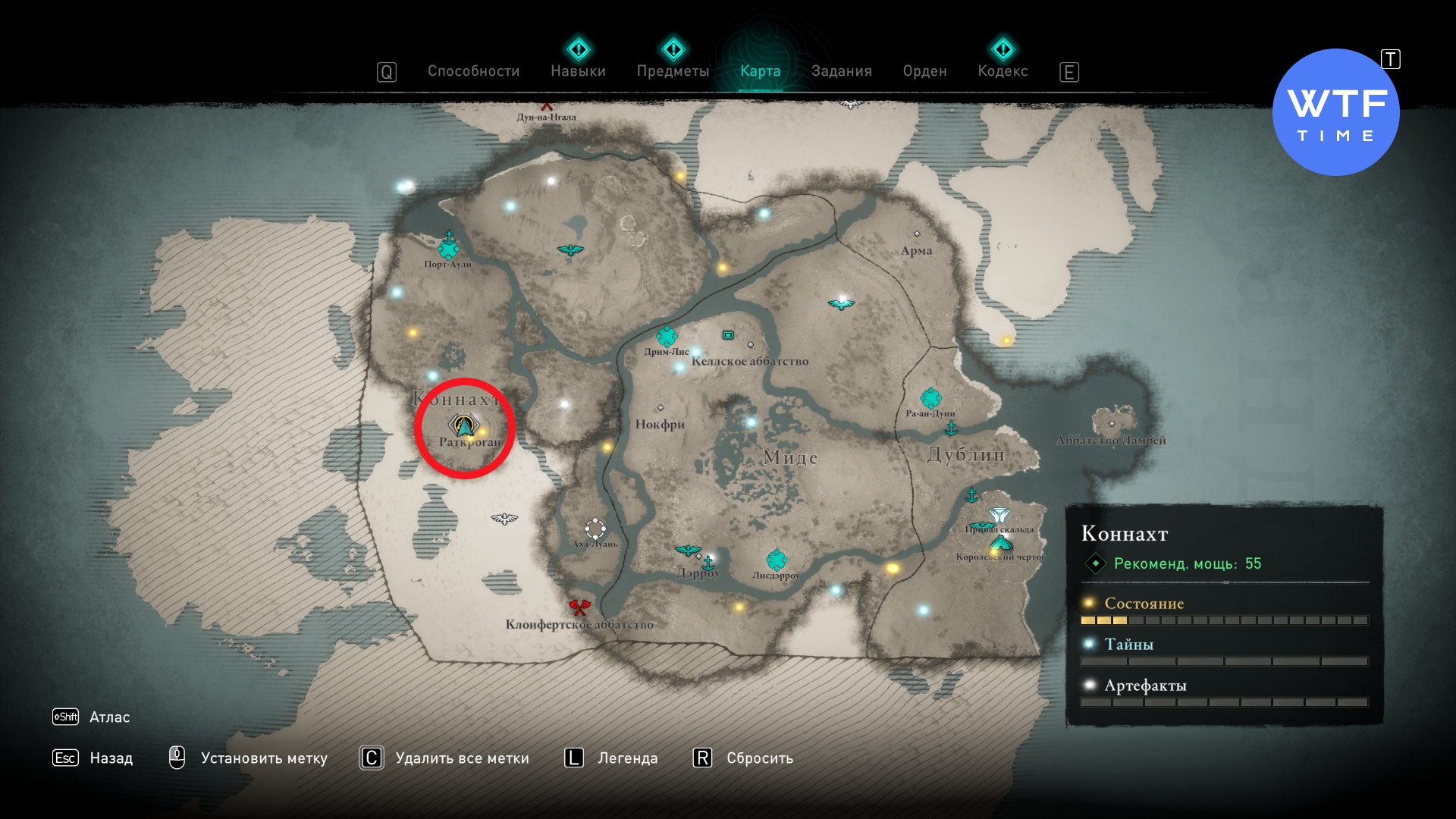This screenshot has height=819, width=1456.
Task: Open the Способности tab
Action: (x=473, y=71)
